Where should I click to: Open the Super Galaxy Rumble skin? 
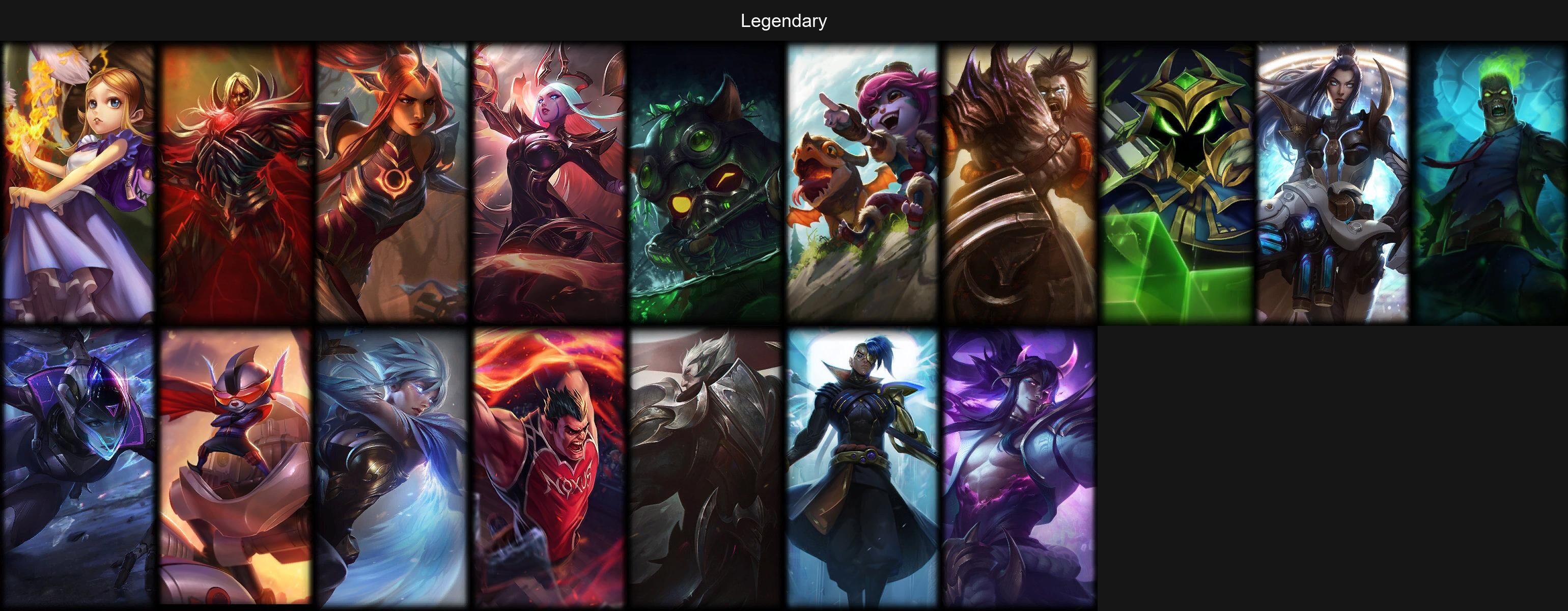point(236,468)
